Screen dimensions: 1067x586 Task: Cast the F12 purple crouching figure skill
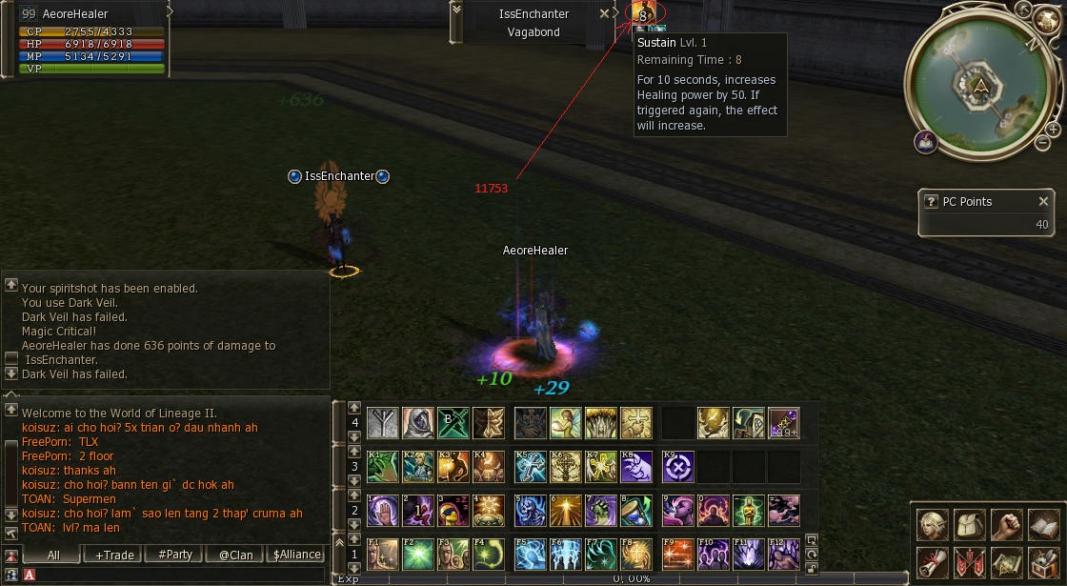click(783, 554)
